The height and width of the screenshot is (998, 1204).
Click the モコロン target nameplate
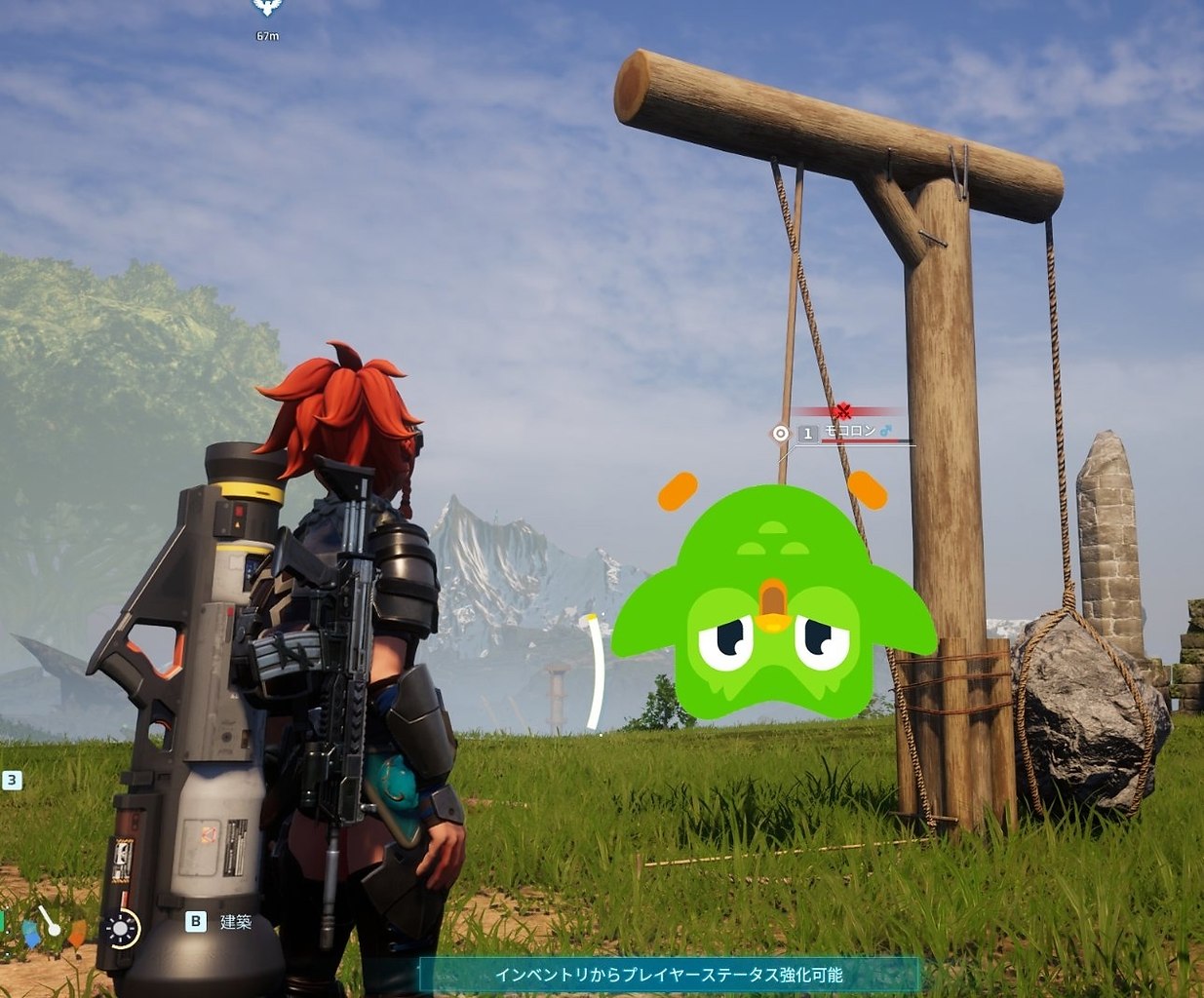(850, 431)
